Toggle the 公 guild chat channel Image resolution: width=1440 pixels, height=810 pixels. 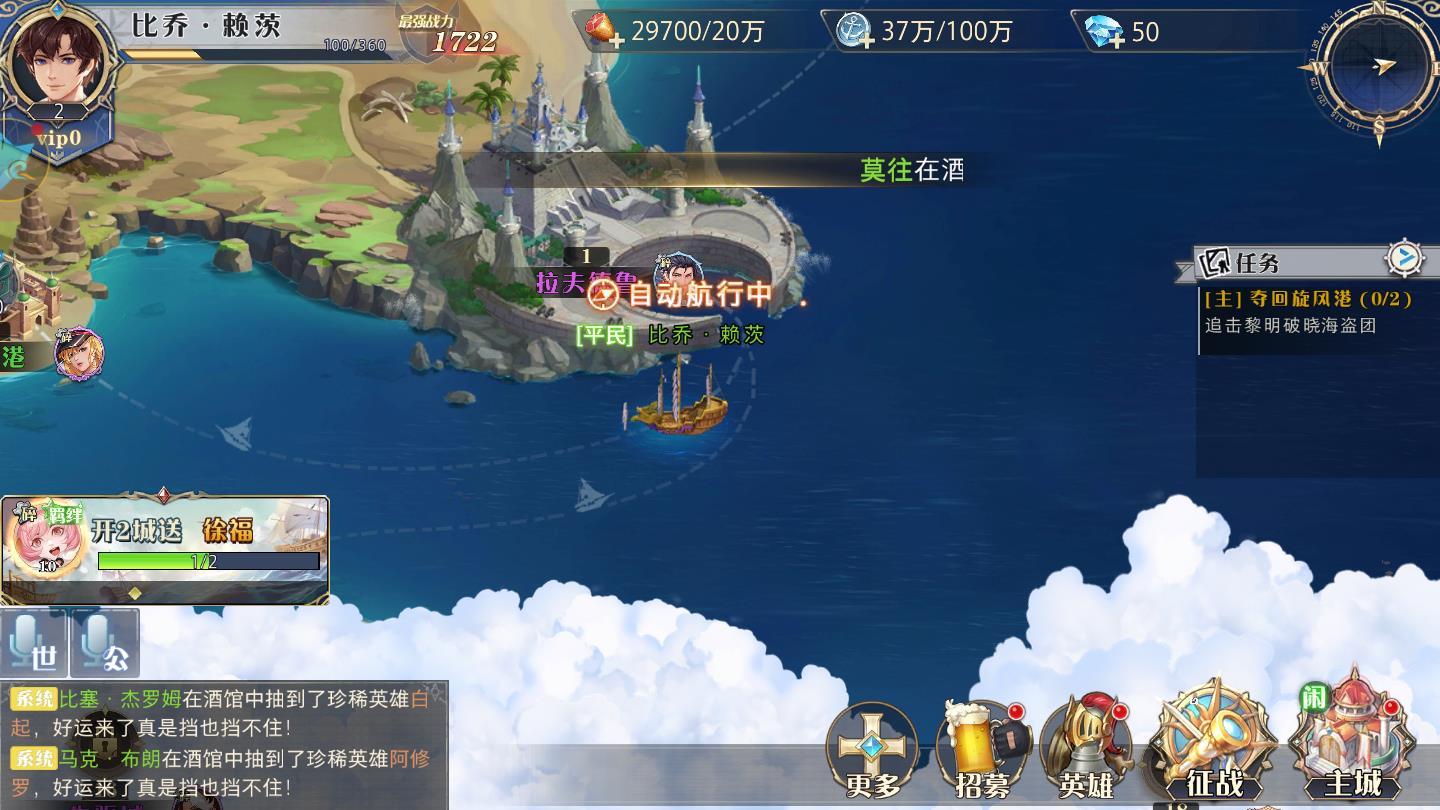101,647
